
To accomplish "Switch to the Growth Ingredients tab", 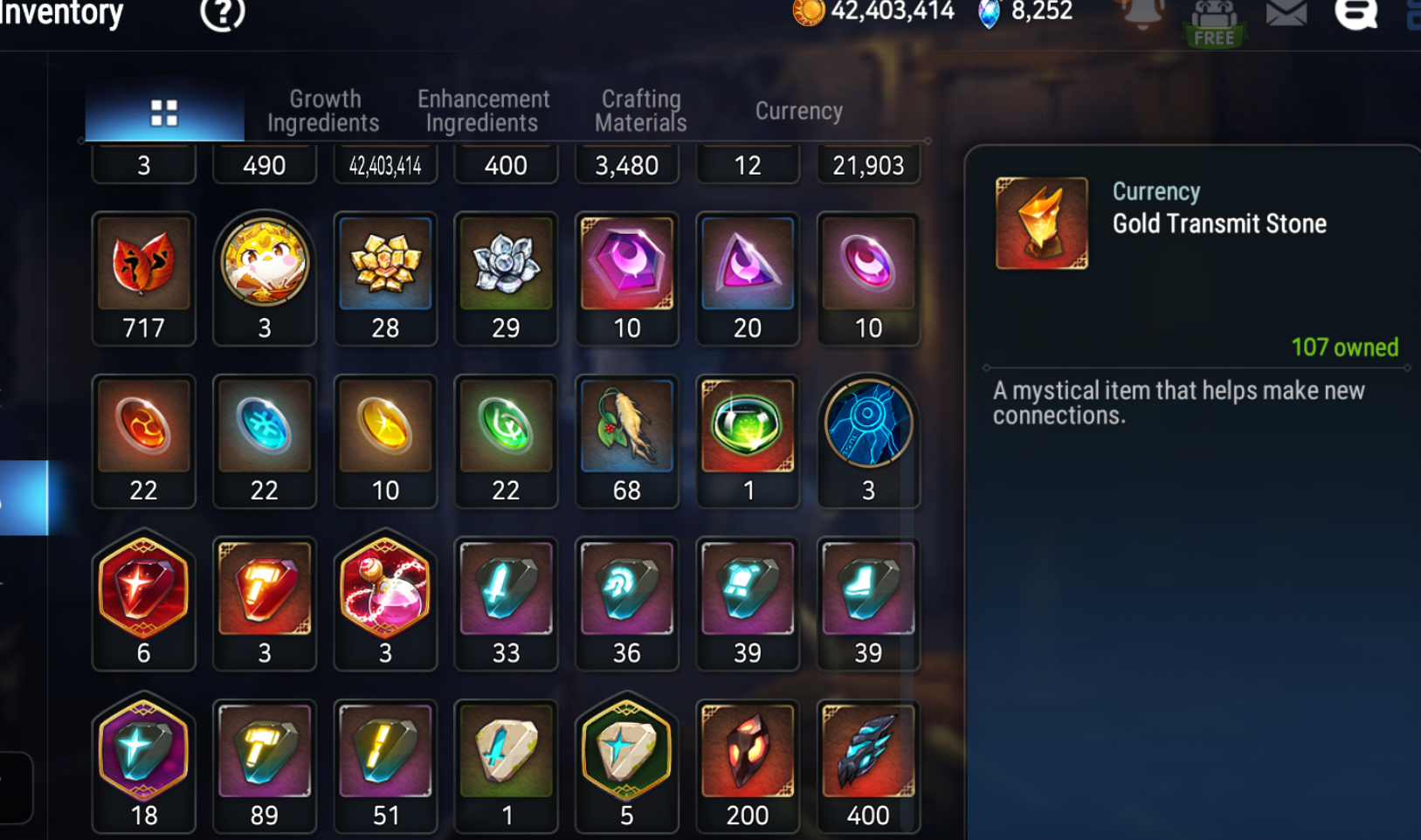I will 323,111.
